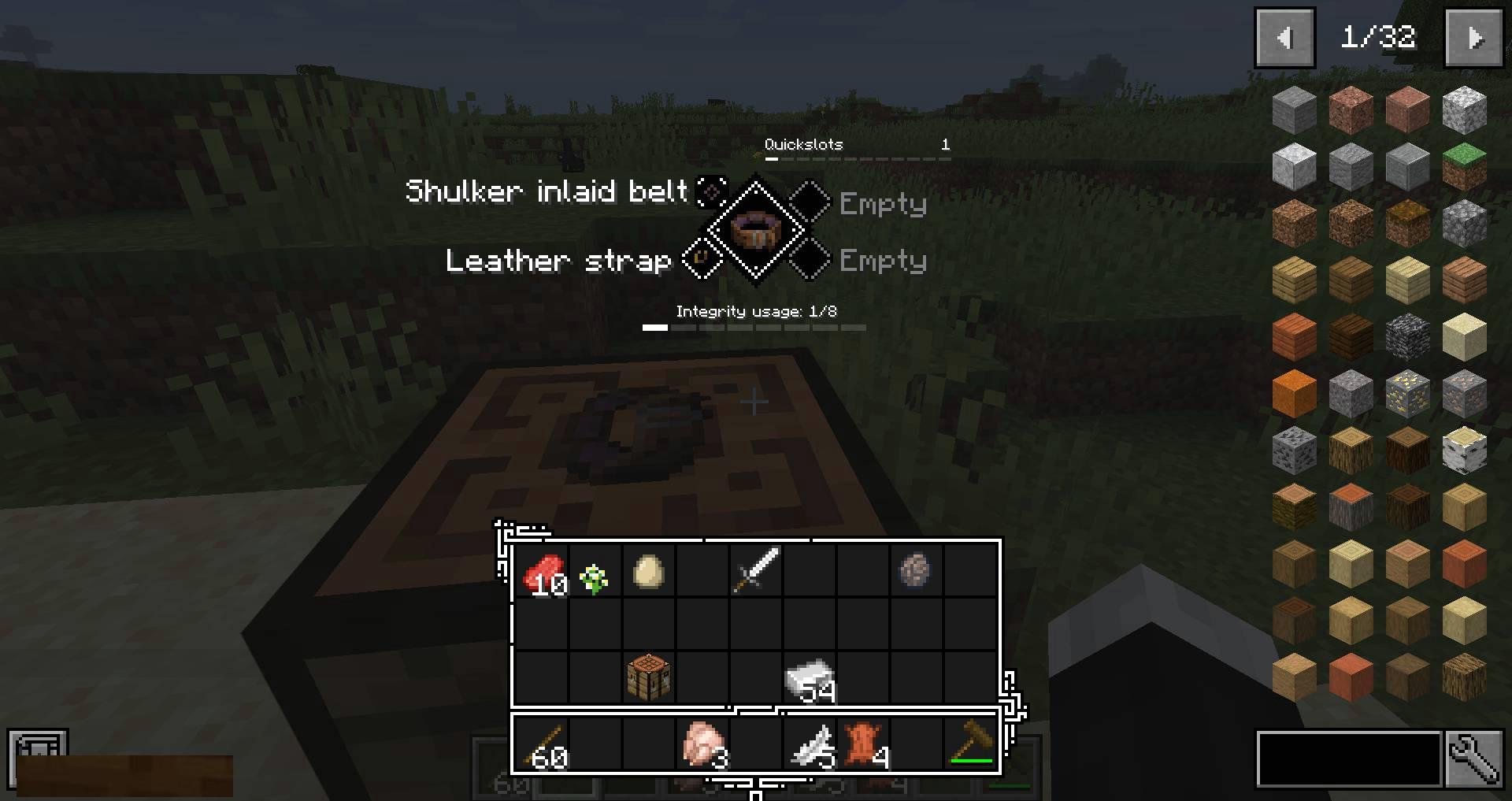
Task: Select the grass block in the item list
Action: click(1464, 165)
